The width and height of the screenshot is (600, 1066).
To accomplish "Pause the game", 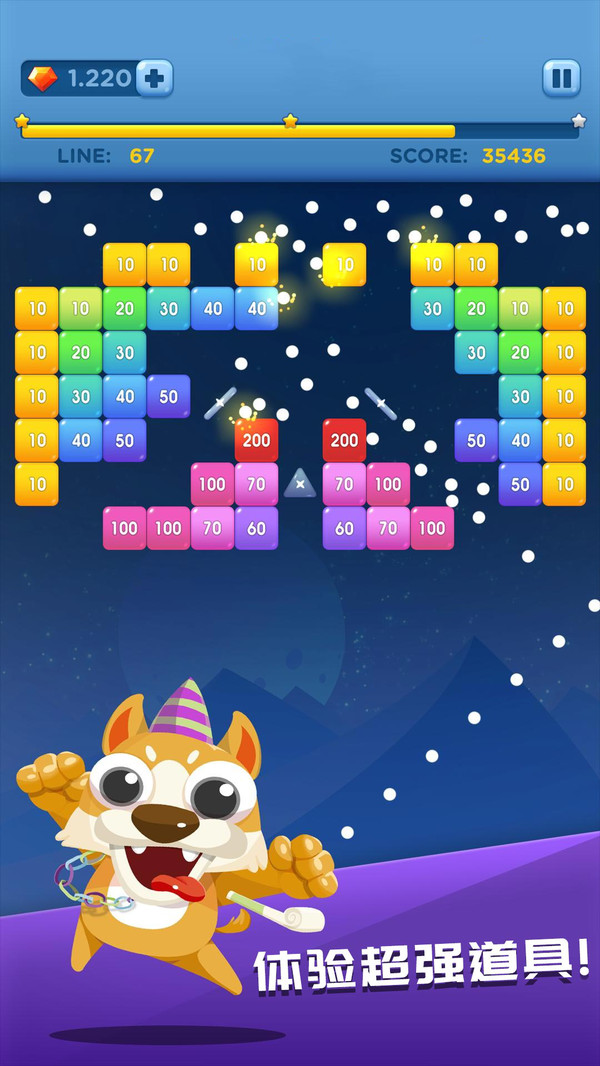I will pos(561,78).
